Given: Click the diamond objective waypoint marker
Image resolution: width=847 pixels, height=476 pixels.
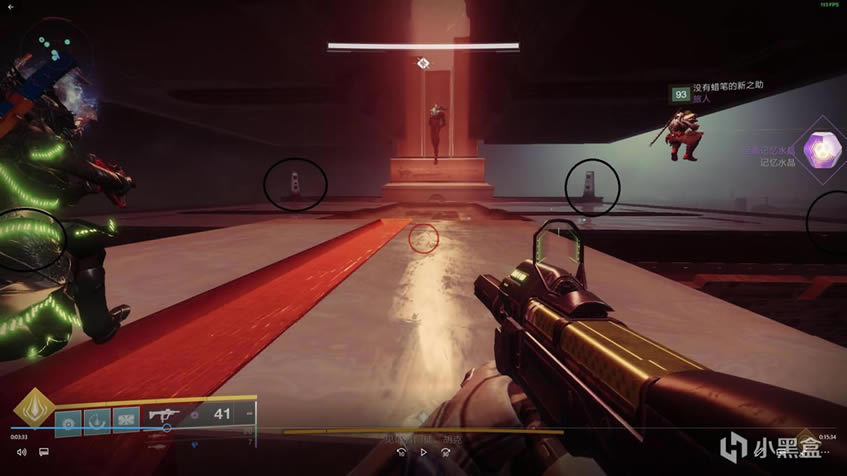Looking at the screenshot, I should [423, 64].
